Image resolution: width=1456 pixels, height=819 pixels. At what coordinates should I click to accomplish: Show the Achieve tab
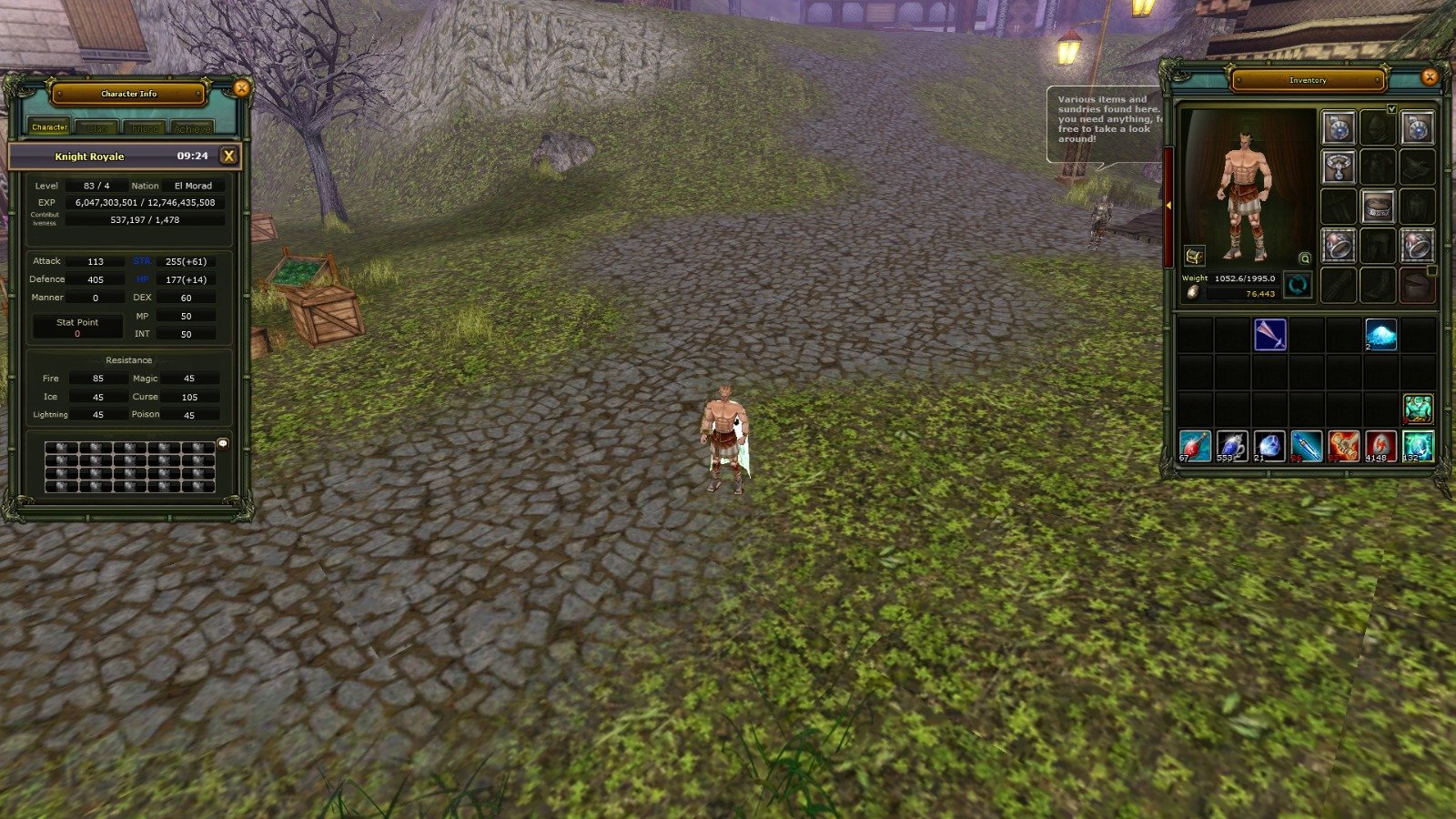point(192,128)
